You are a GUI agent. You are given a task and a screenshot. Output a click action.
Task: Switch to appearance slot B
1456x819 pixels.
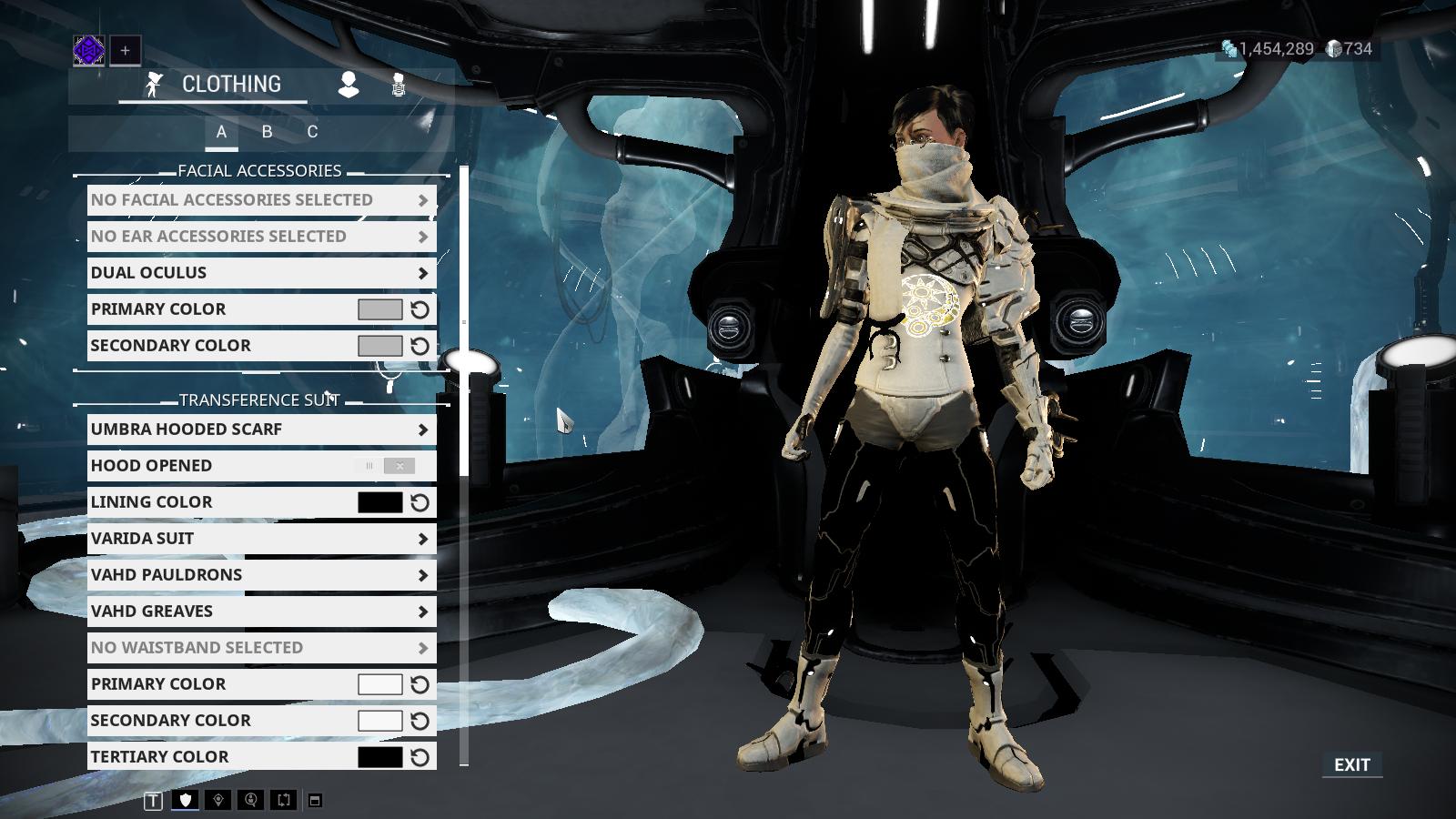tap(267, 132)
